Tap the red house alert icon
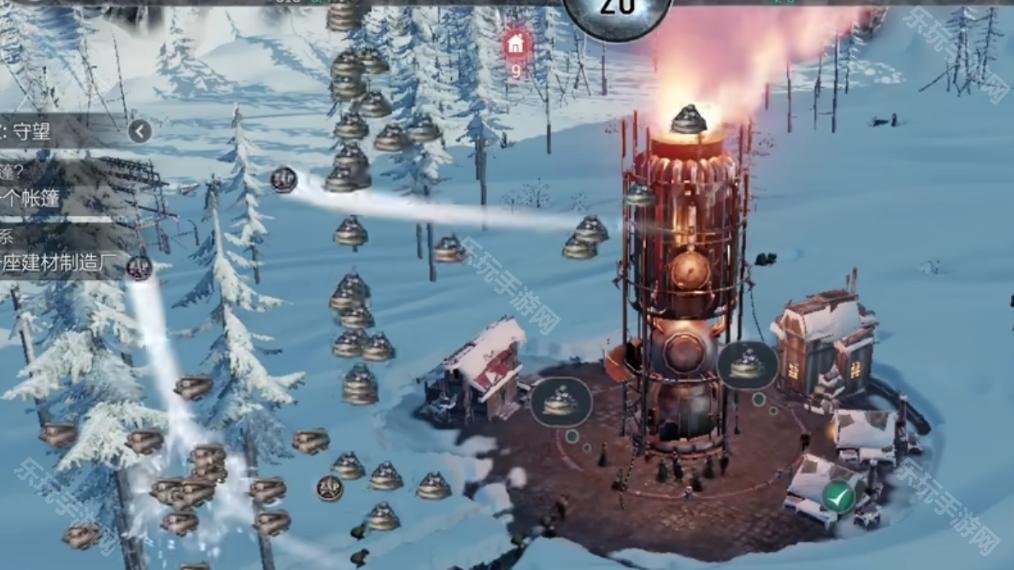 [x=515, y=44]
